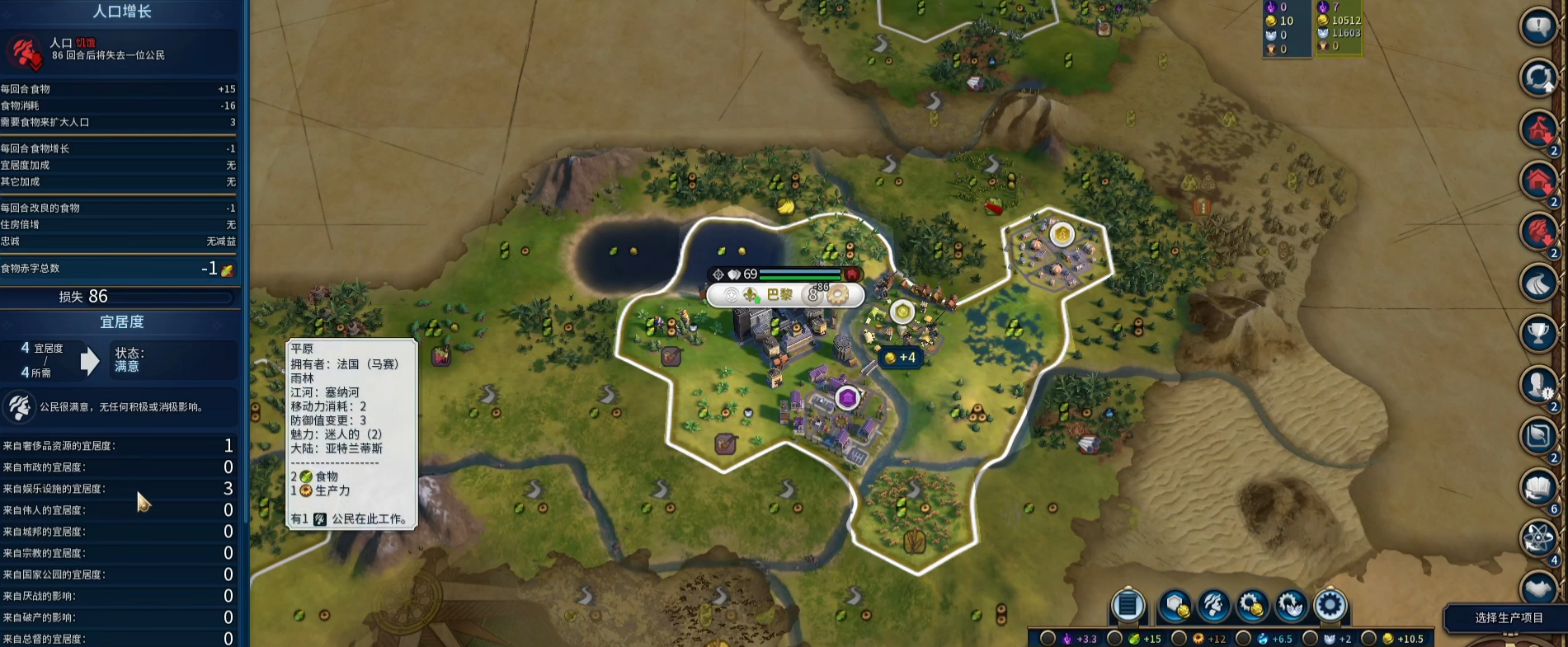Screen dimensions: 1568x647
Task: Toggle the food yield focus circle
Action: click(1114, 638)
